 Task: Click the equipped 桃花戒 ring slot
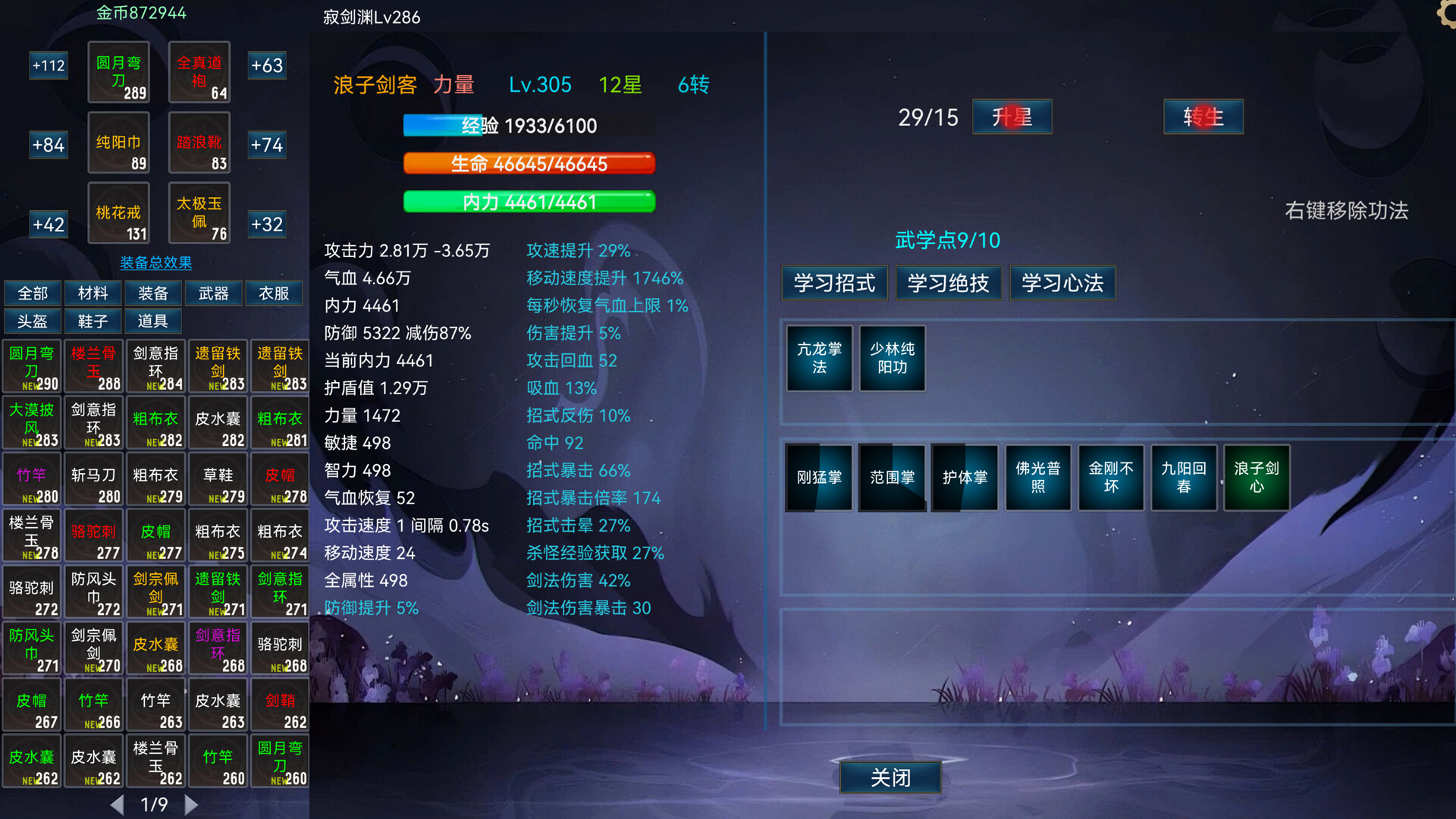coord(118,213)
